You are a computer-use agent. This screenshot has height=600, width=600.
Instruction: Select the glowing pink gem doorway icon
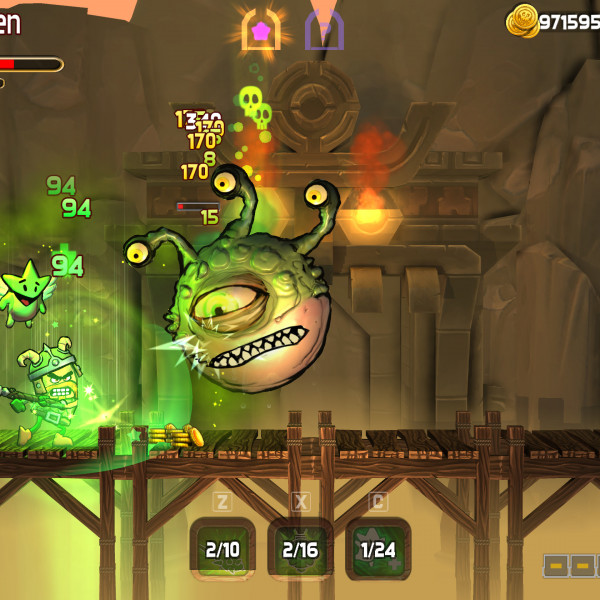point(261,30)
